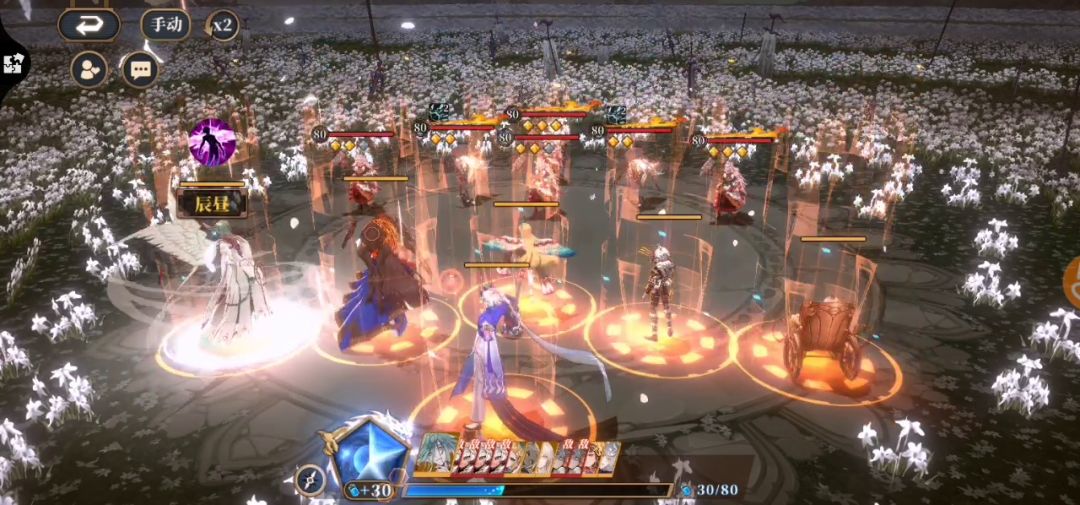Select the compass star icon
Image resolution: width=1080 pixels, height=505 pixels.
(x=310, y=479)
